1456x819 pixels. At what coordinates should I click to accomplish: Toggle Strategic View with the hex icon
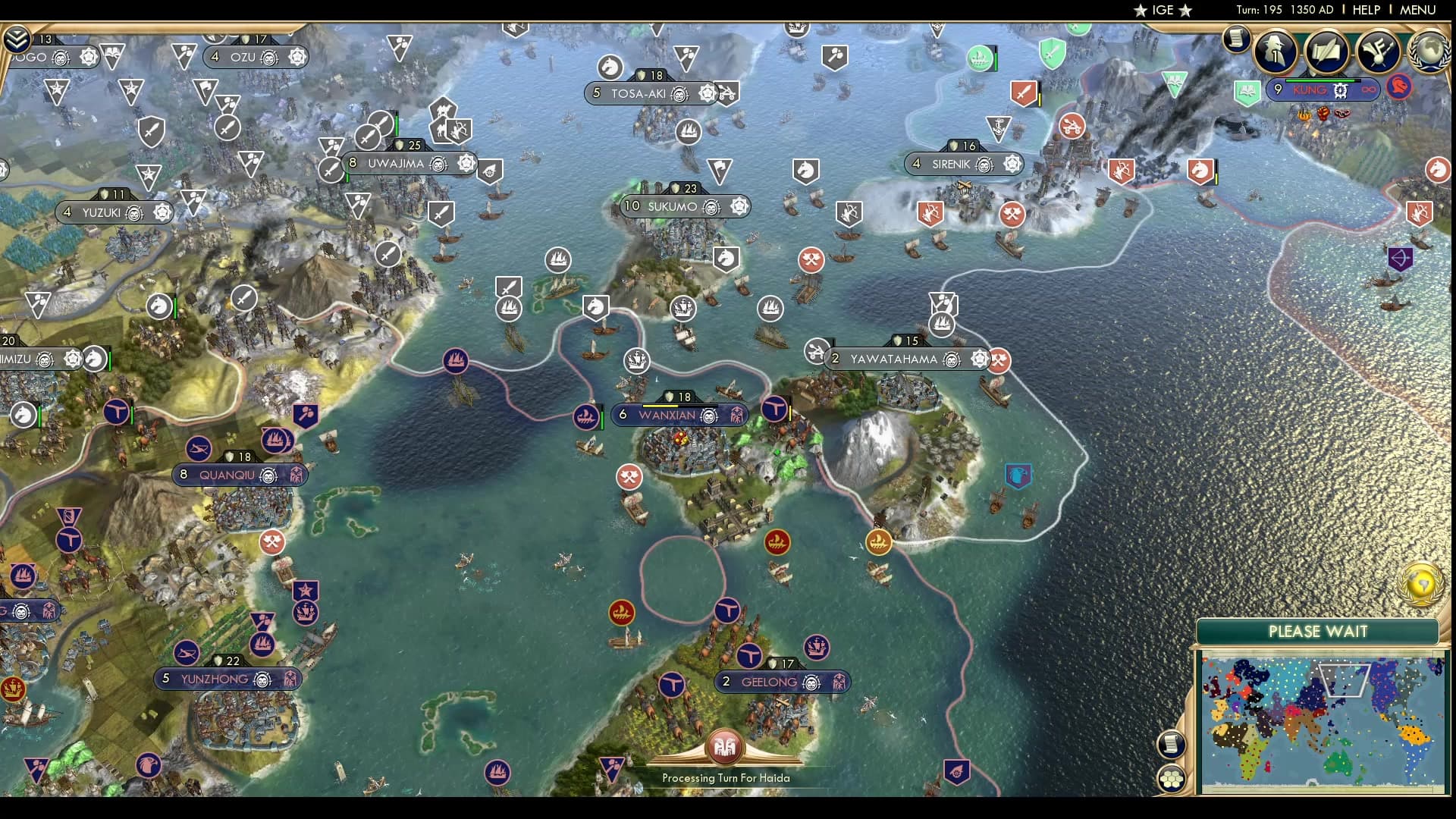(x=1171, y=779)
